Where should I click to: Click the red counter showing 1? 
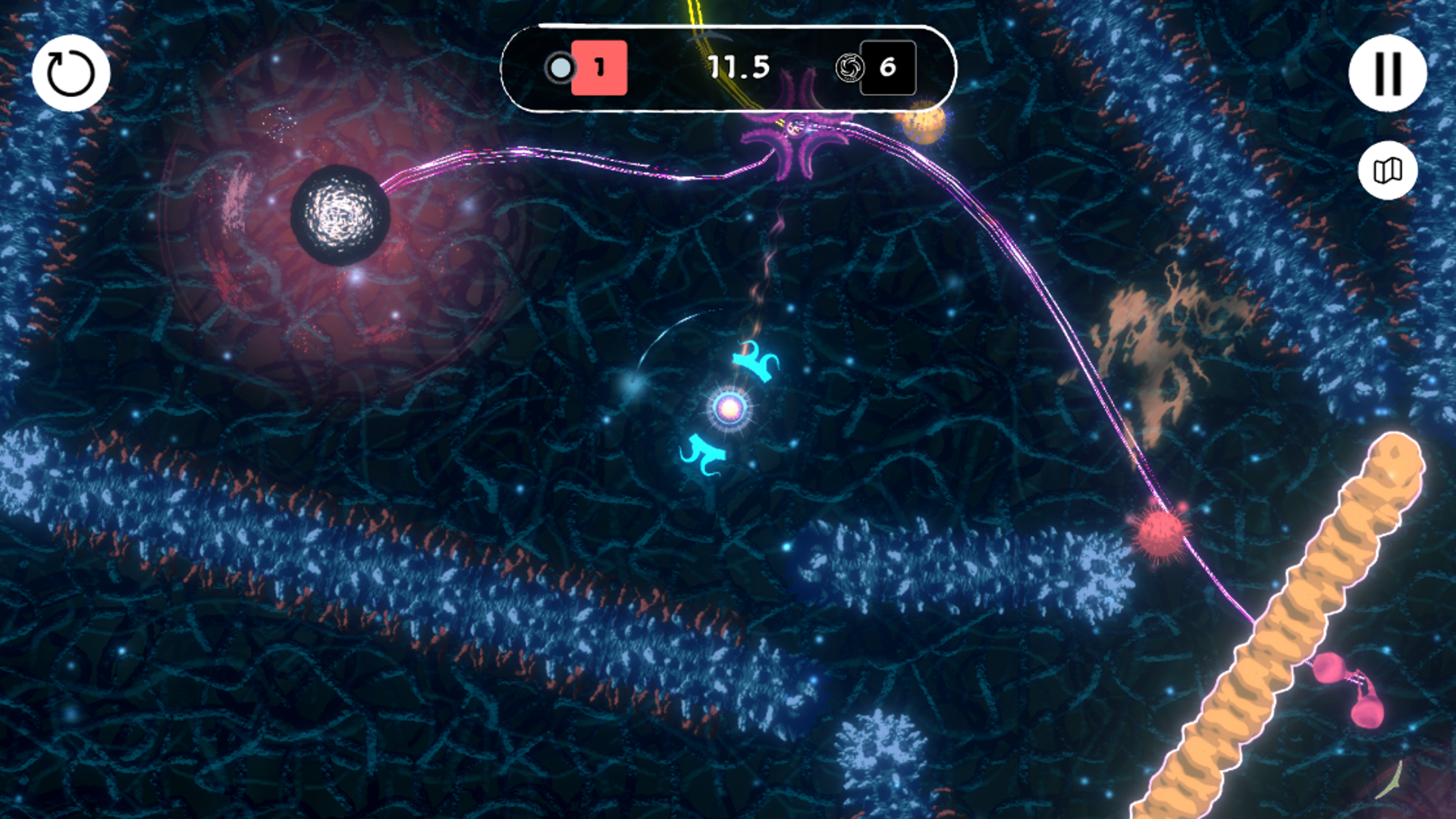600,68
